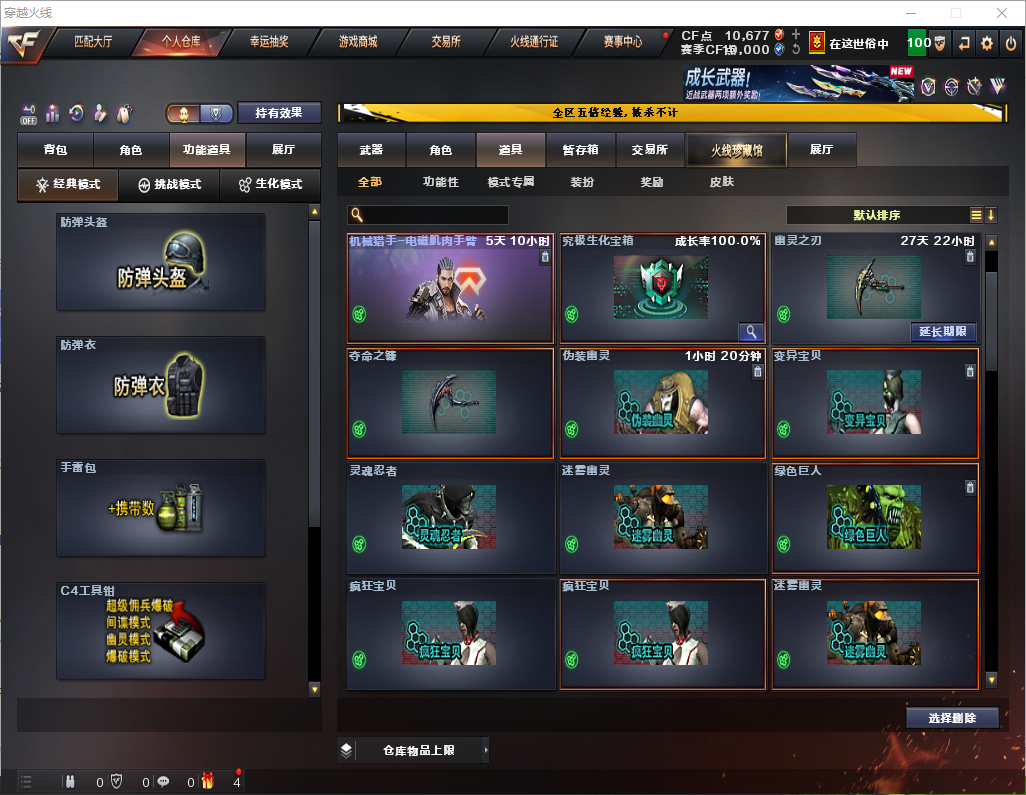
Task: Select the 背包 backpack tab
Action: coord(55,150)
